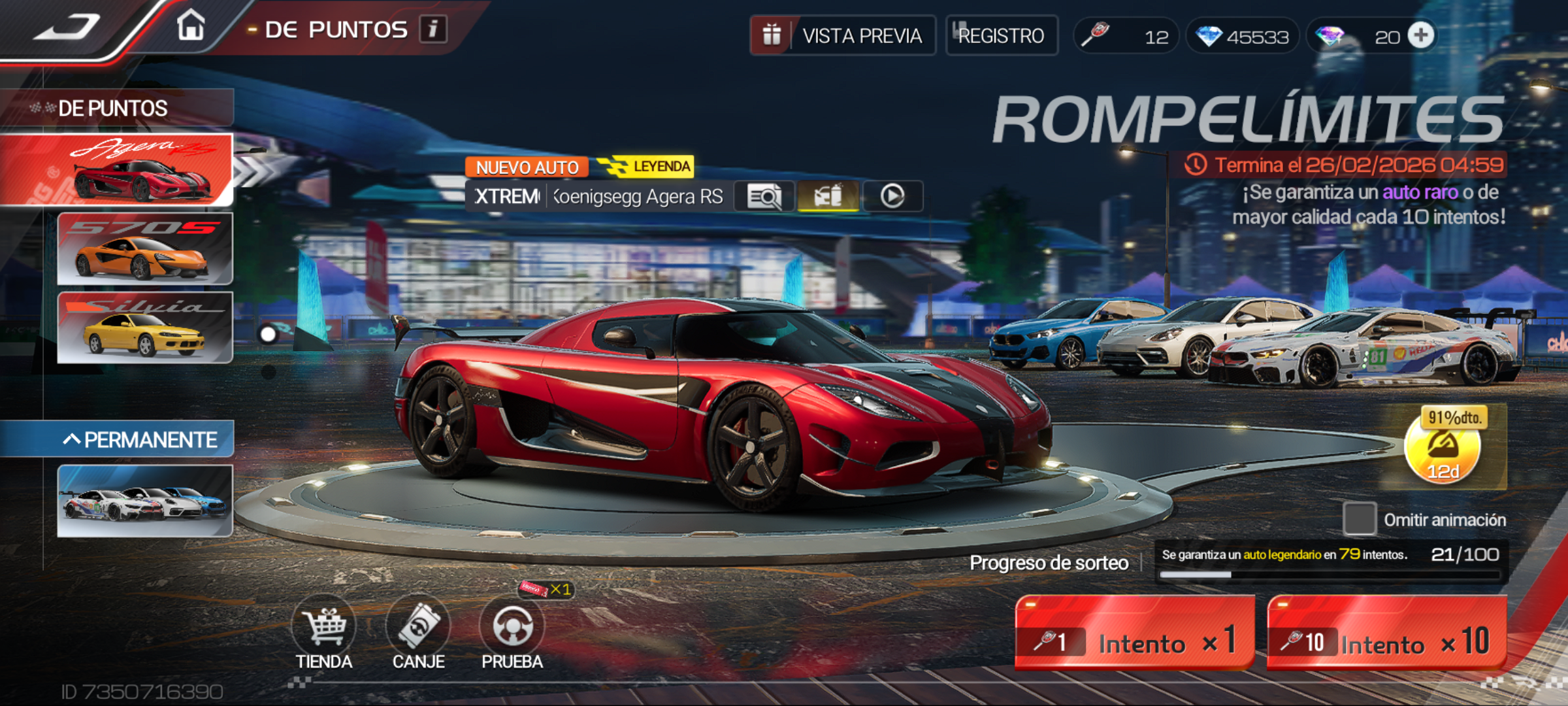The height and width of the screenshot is (706, 1568).
Task: Draw once with Intento x1
Action: 1135,633
